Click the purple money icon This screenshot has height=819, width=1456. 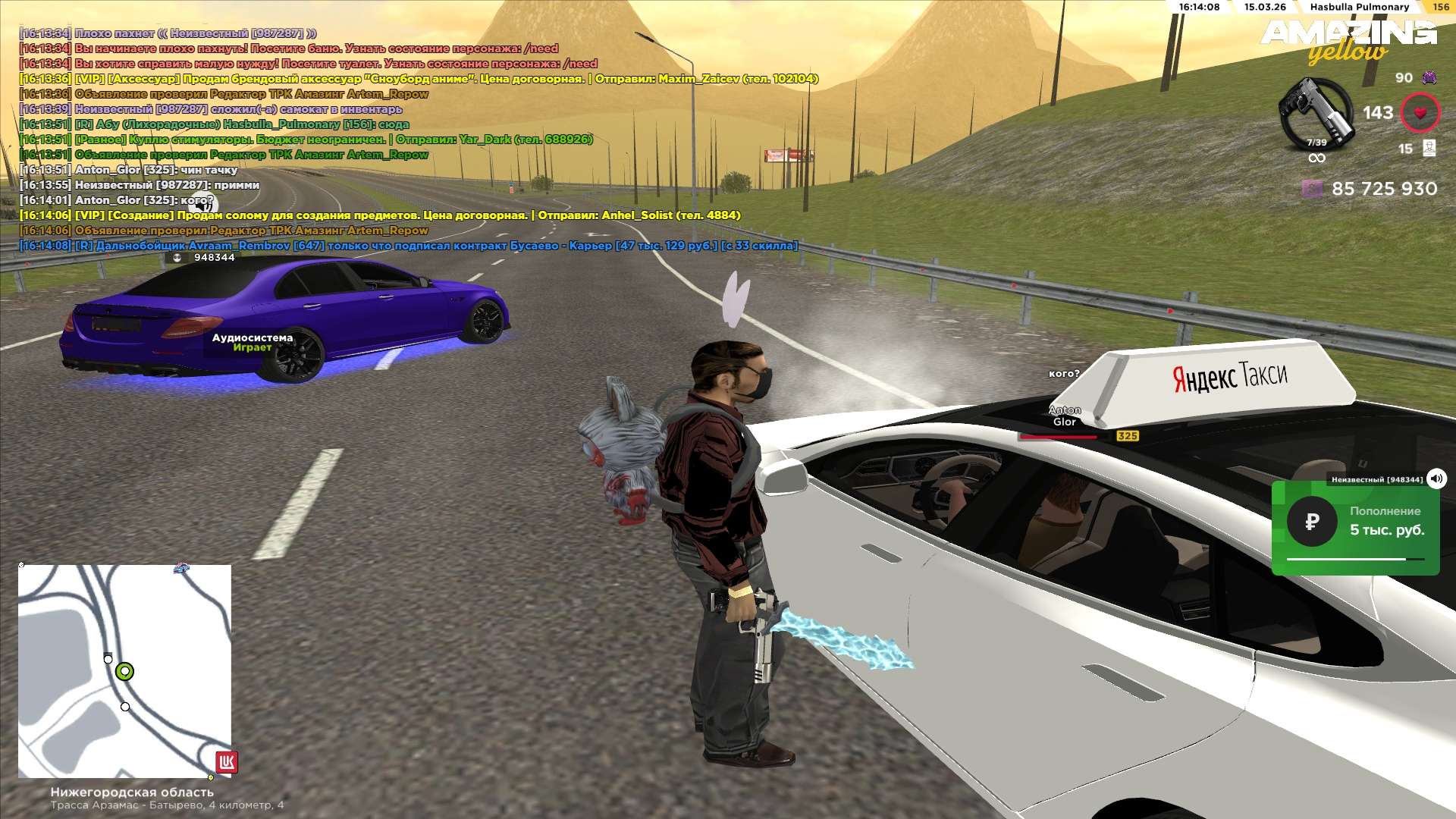[x=1312, y=189]
